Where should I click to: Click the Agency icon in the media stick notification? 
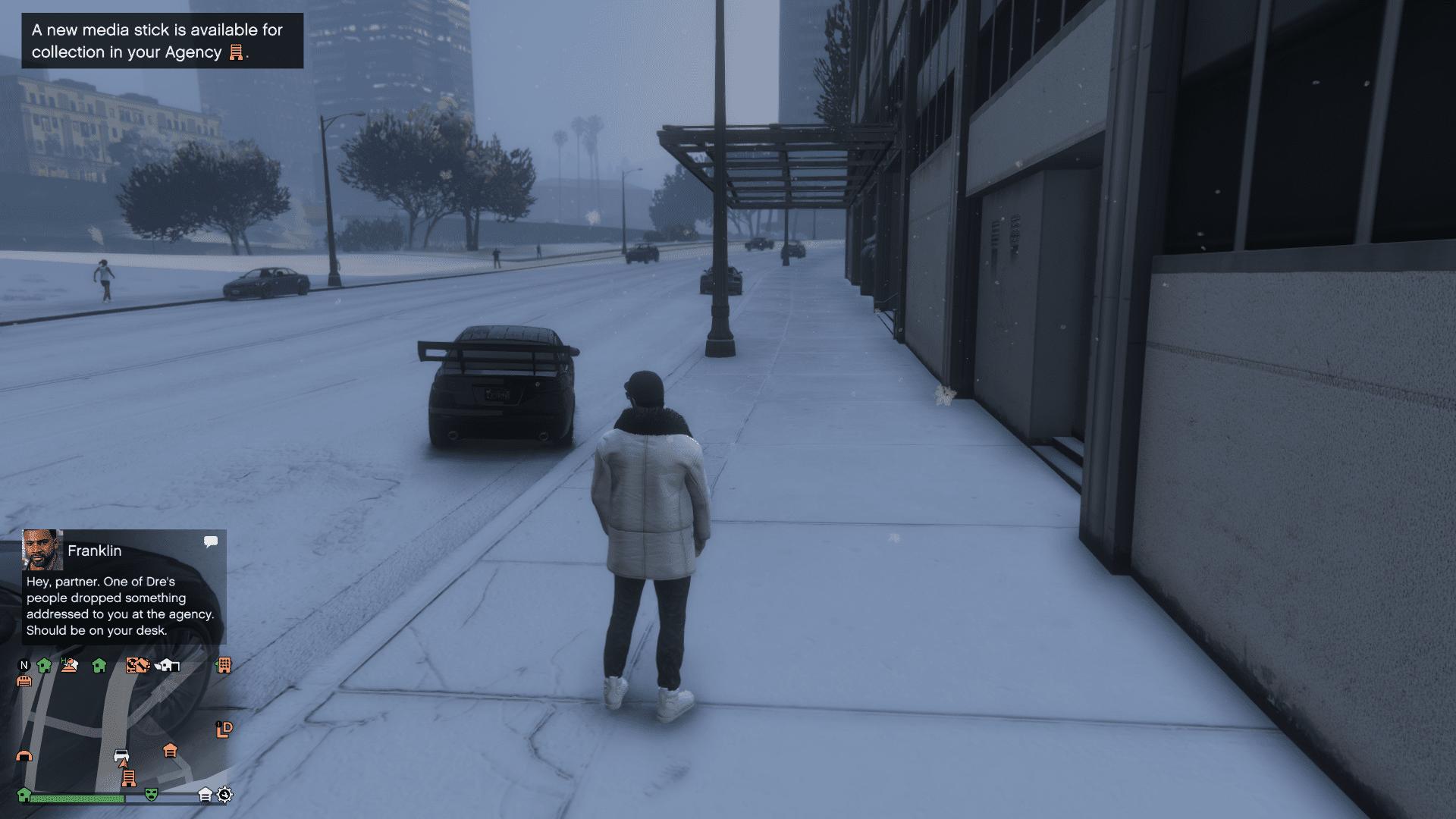[236, 52]
